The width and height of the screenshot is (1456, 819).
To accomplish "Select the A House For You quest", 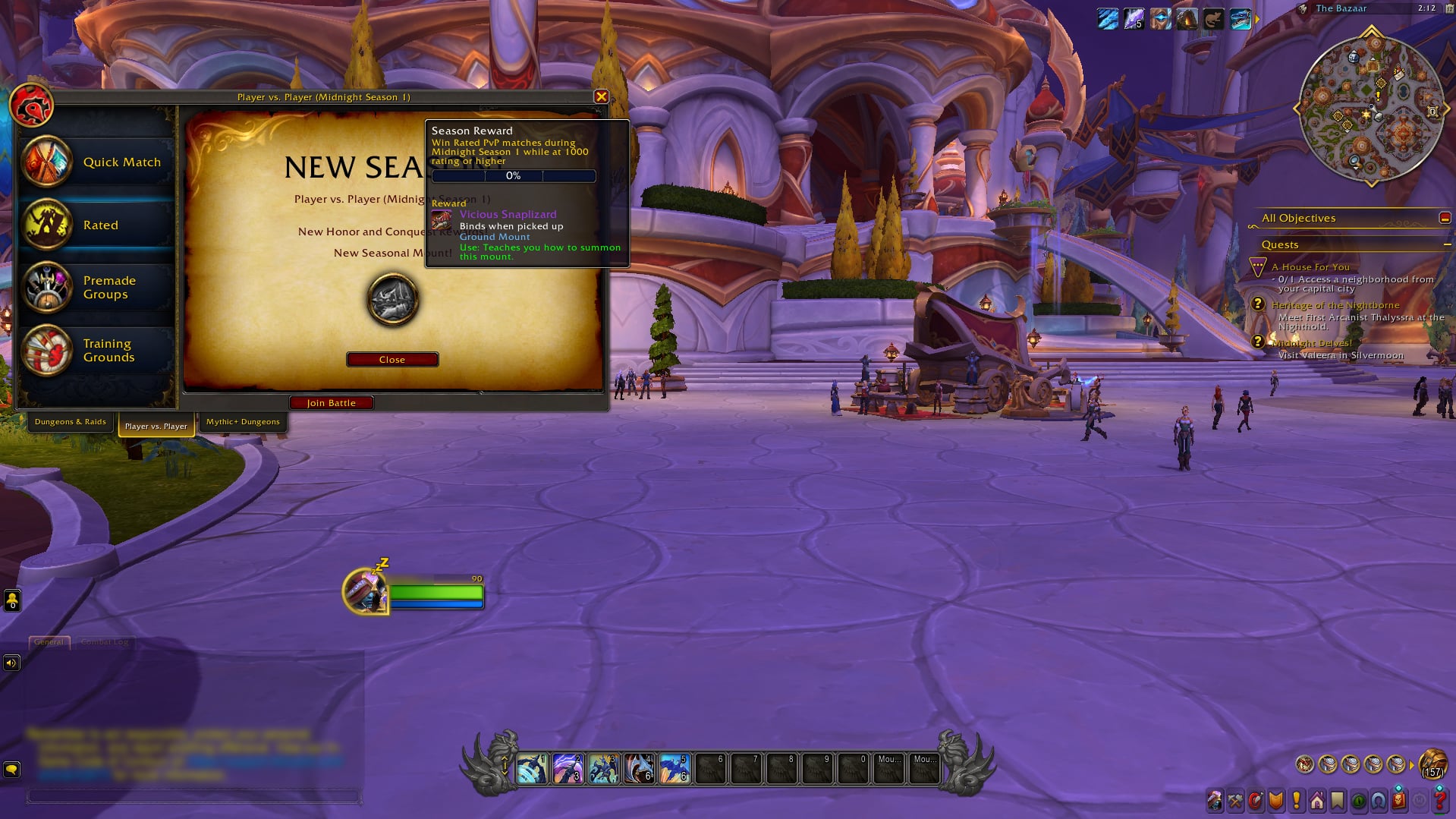I will [x=1310, y=267].
